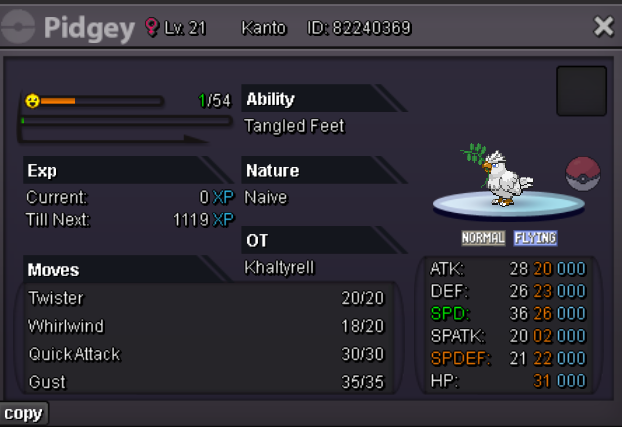This screenshot has height=427, width=622.
Task: Close the Pidgey summary window
Action: point(603,27)
